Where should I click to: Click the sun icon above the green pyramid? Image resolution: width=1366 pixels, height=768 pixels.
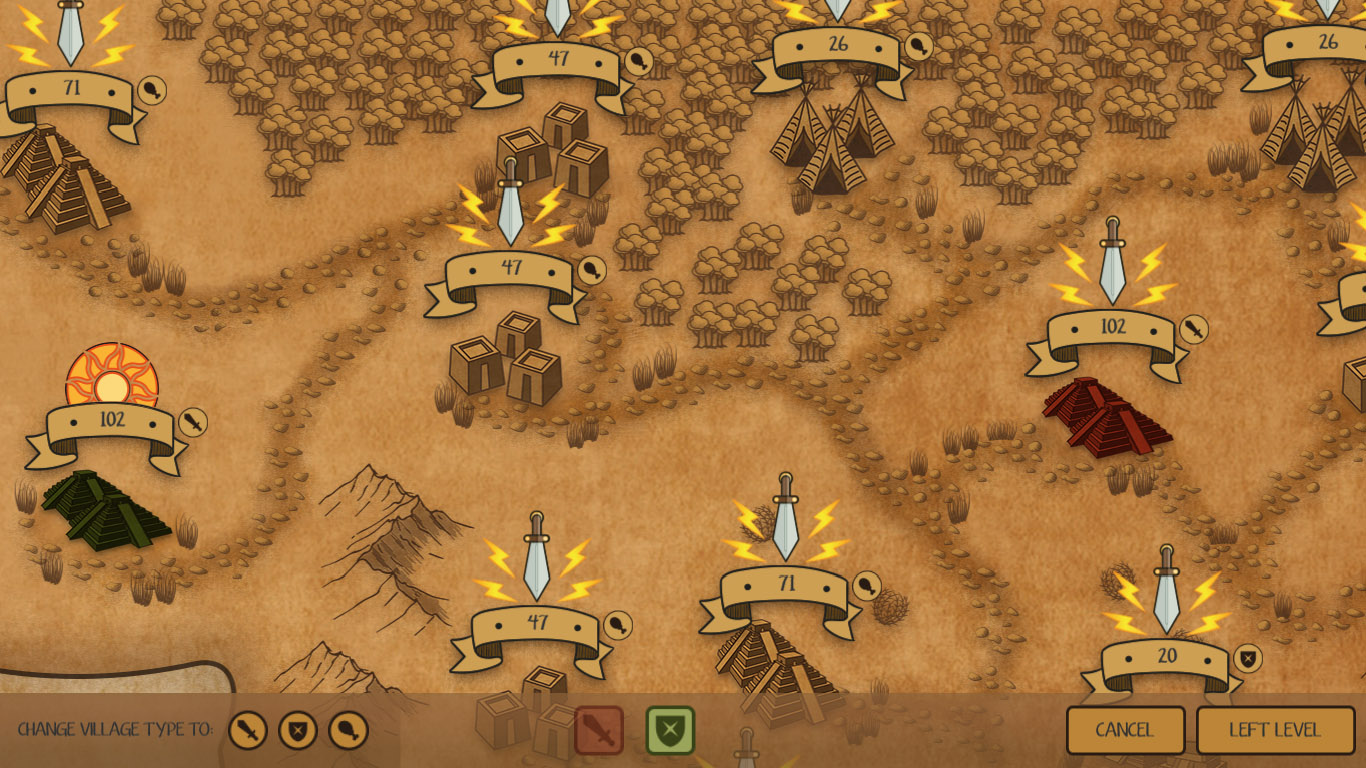pyautogui.click(x=110, y=379)
